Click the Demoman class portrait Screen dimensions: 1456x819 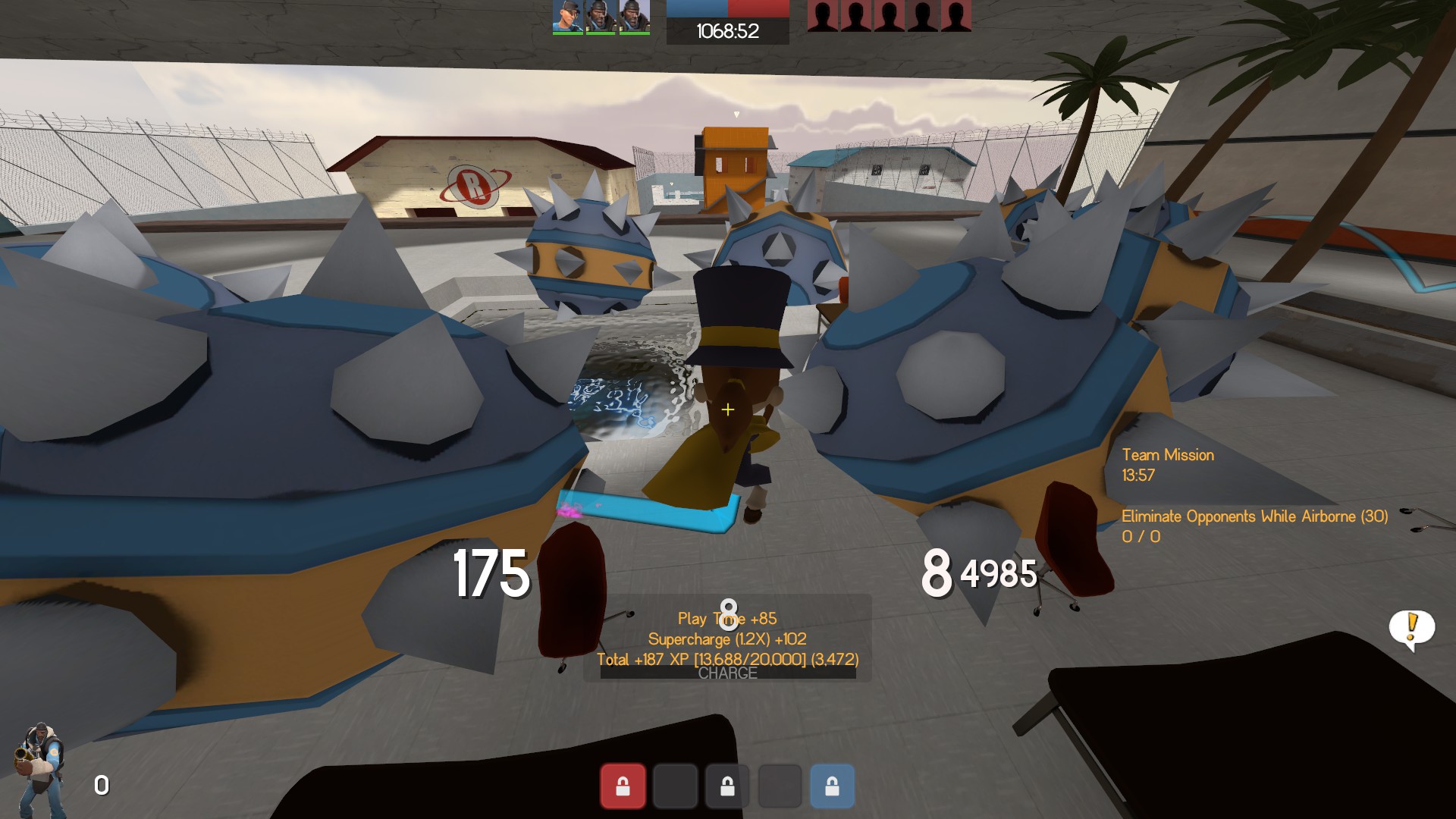[x=40, y=767]
